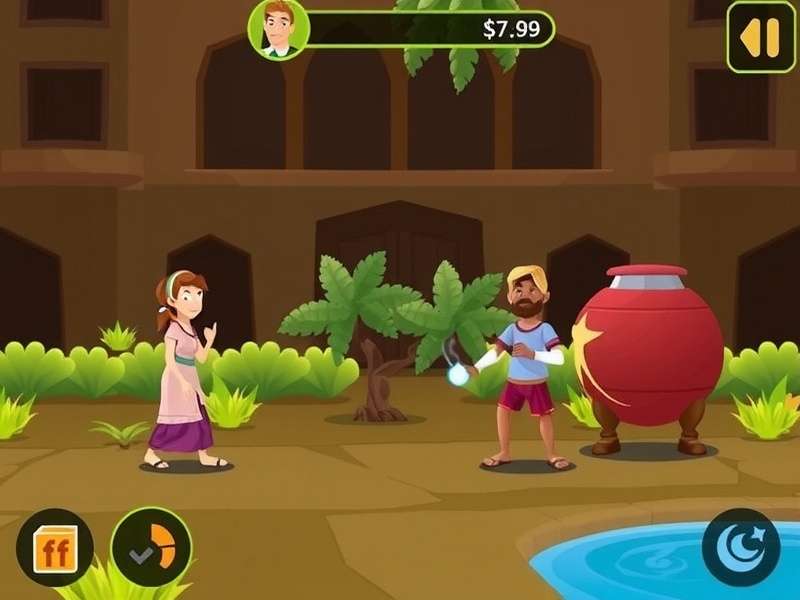The width and height of the screenshot is (800, 600).
Task: Click the player portrait avatar
Action: tap(278, 28)
